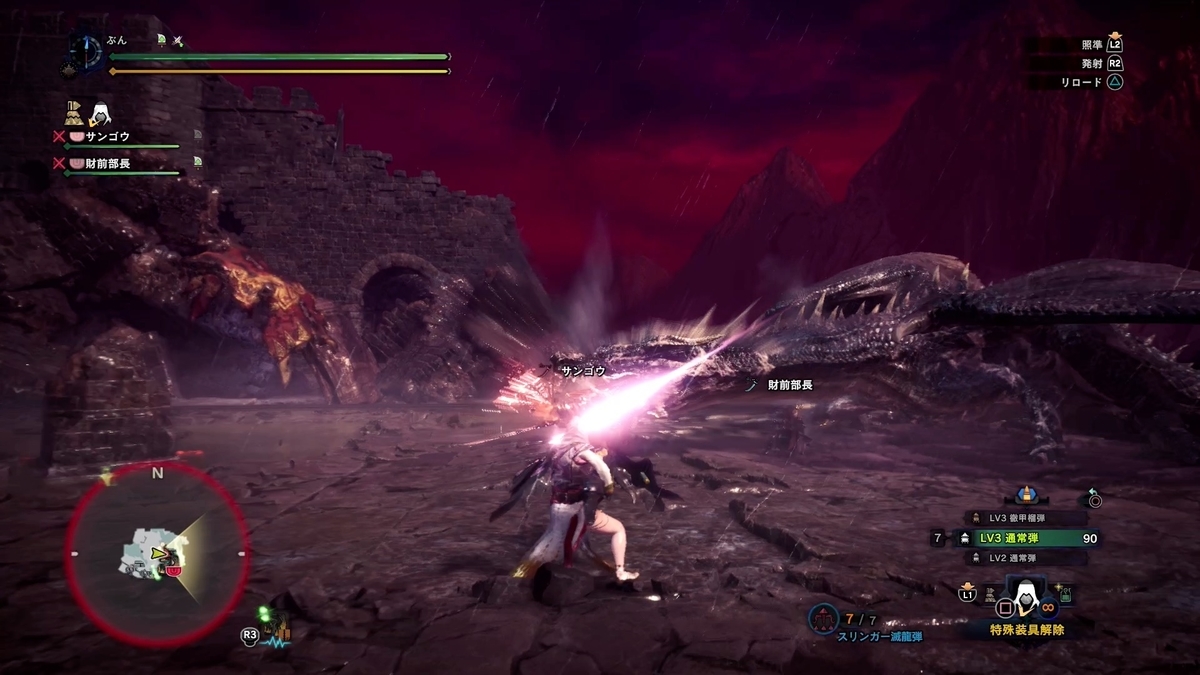Open the circular minimap
Viewport: 1200px width, 675px height.
(x=157, y=553)
